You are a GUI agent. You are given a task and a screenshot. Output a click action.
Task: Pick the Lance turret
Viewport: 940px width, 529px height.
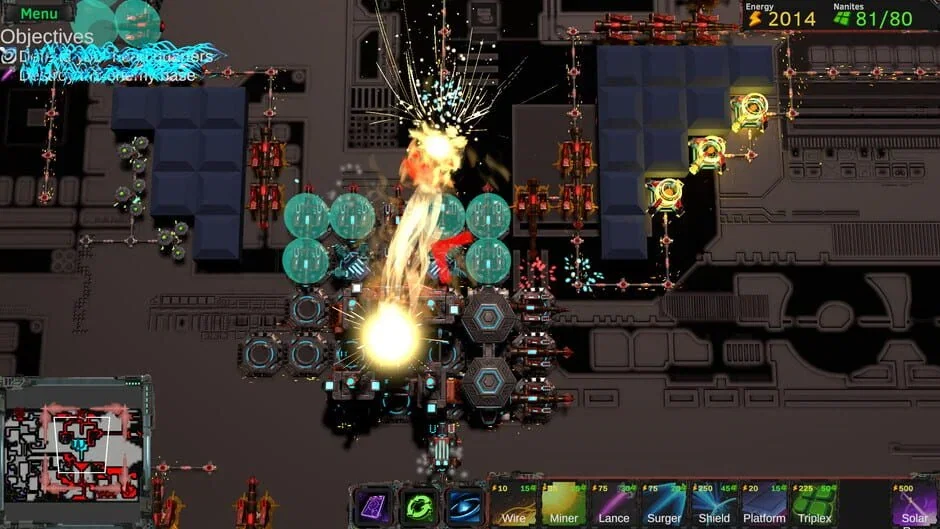[x=613, y=504]
